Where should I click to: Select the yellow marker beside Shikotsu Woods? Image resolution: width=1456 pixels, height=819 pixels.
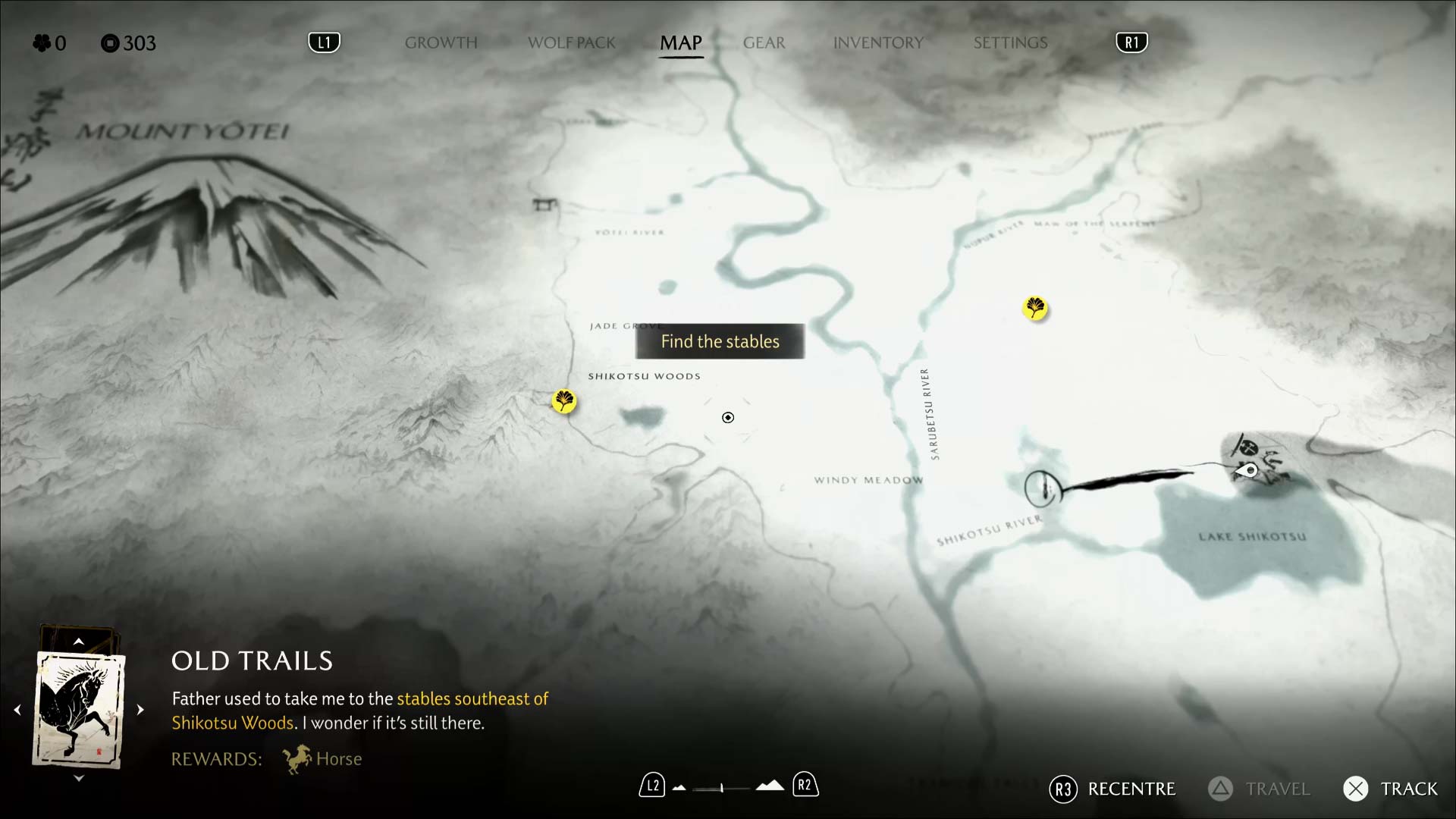pyautogui.click(x=564, y=400)
